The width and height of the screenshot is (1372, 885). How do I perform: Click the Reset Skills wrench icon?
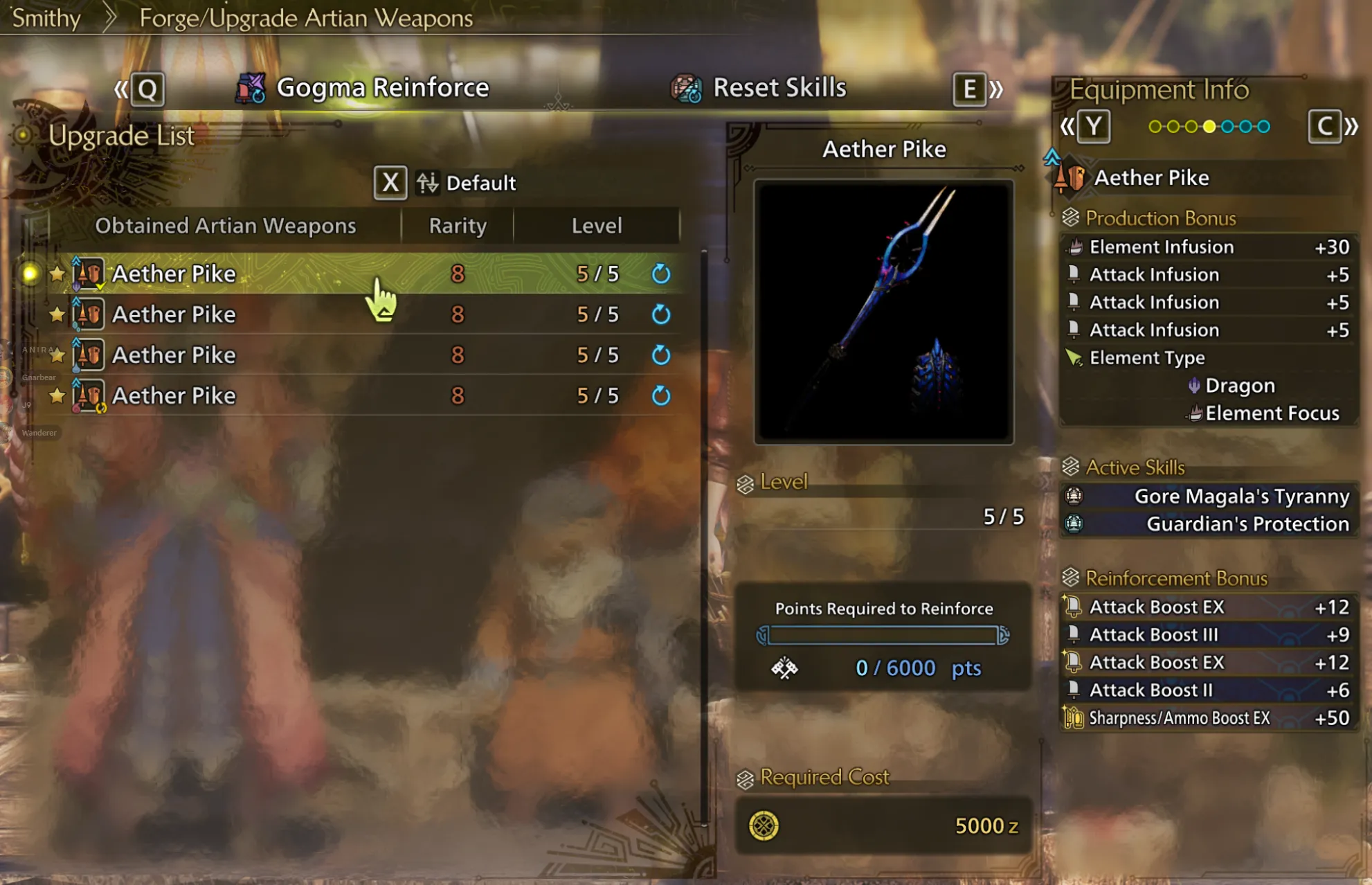(685, 87)
